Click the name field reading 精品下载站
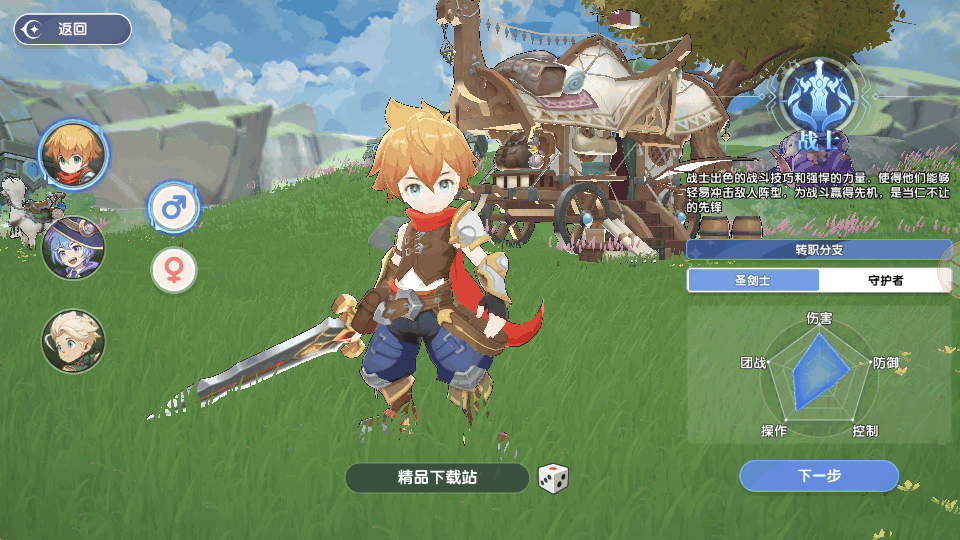Viewport: 960px width, 540px height. pyautogui.click(x=437, y=478)
